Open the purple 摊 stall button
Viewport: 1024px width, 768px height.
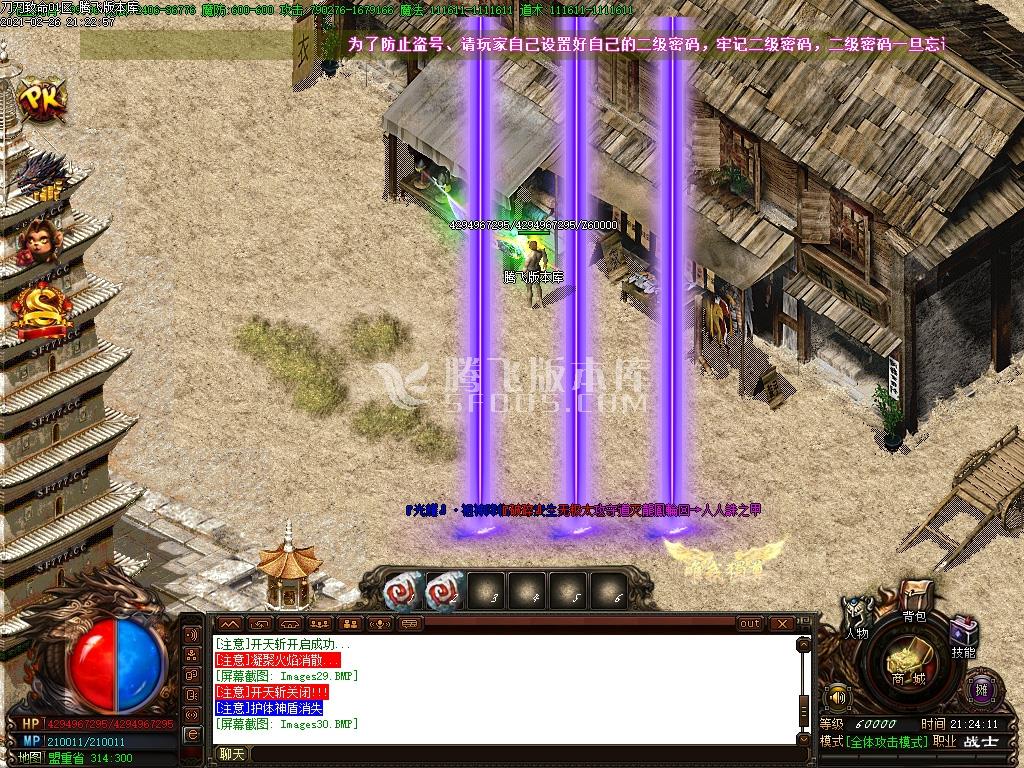(x=981, y=688)
